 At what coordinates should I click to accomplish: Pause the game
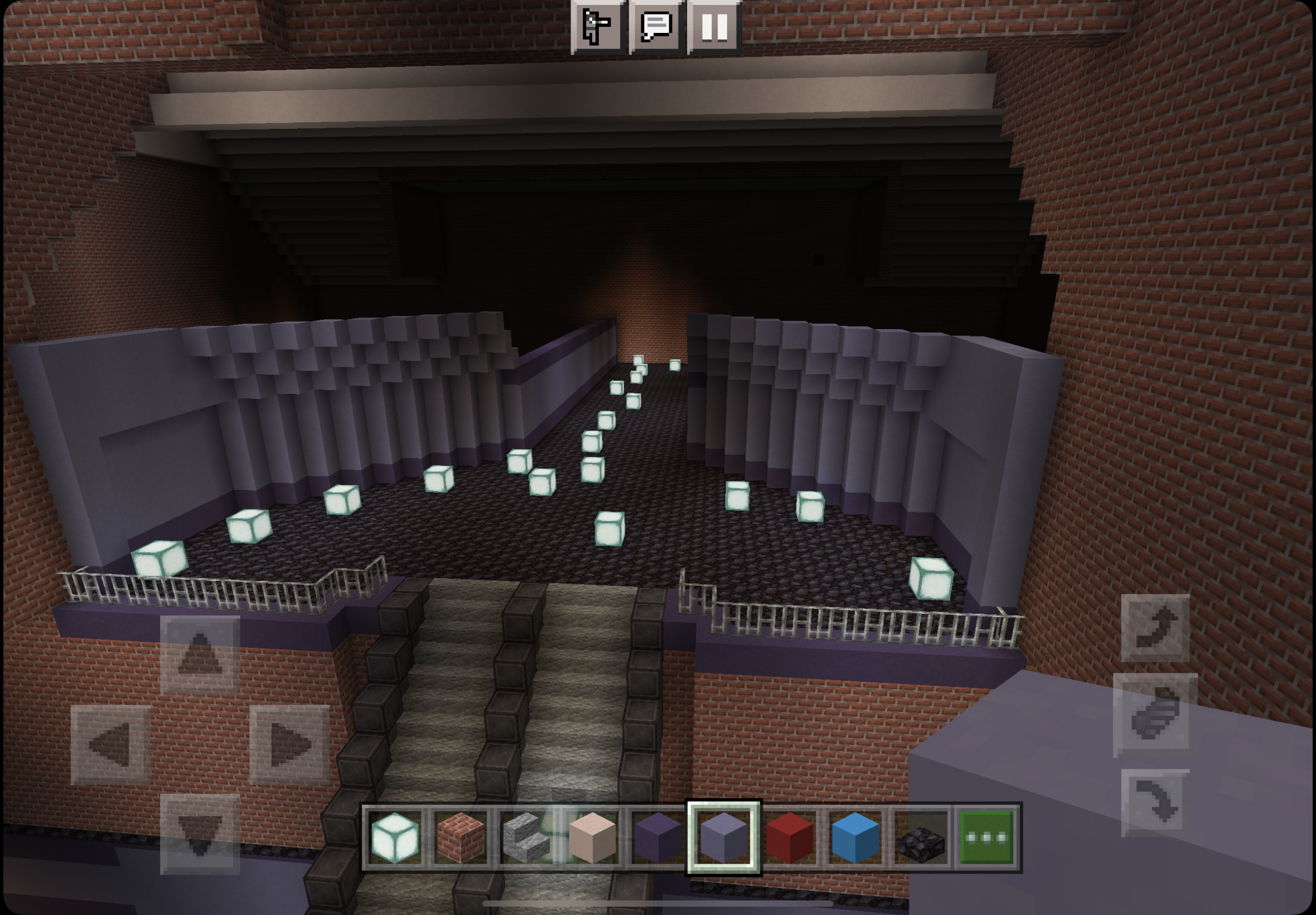point(714,26)
